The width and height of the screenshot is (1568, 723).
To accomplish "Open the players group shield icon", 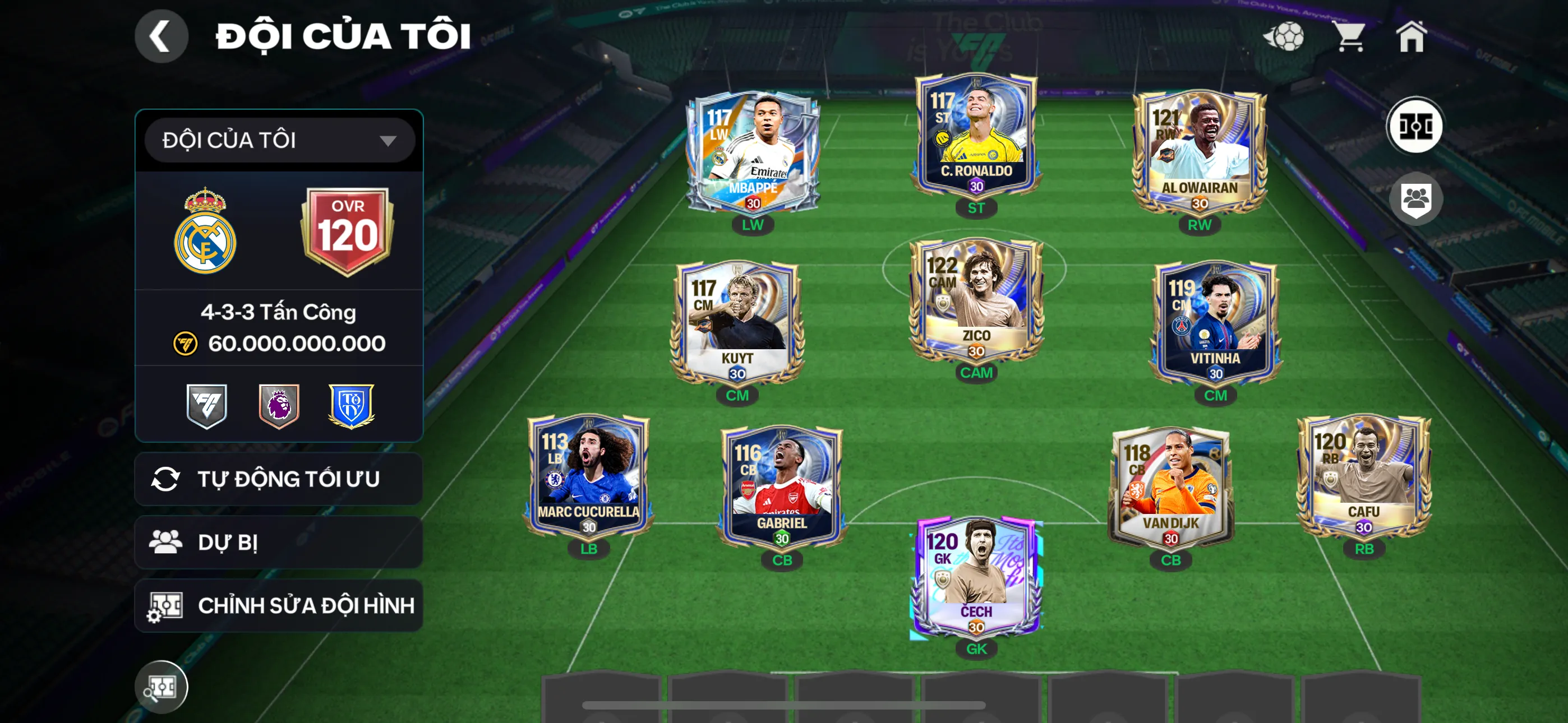I will (x=1416, y=199).
